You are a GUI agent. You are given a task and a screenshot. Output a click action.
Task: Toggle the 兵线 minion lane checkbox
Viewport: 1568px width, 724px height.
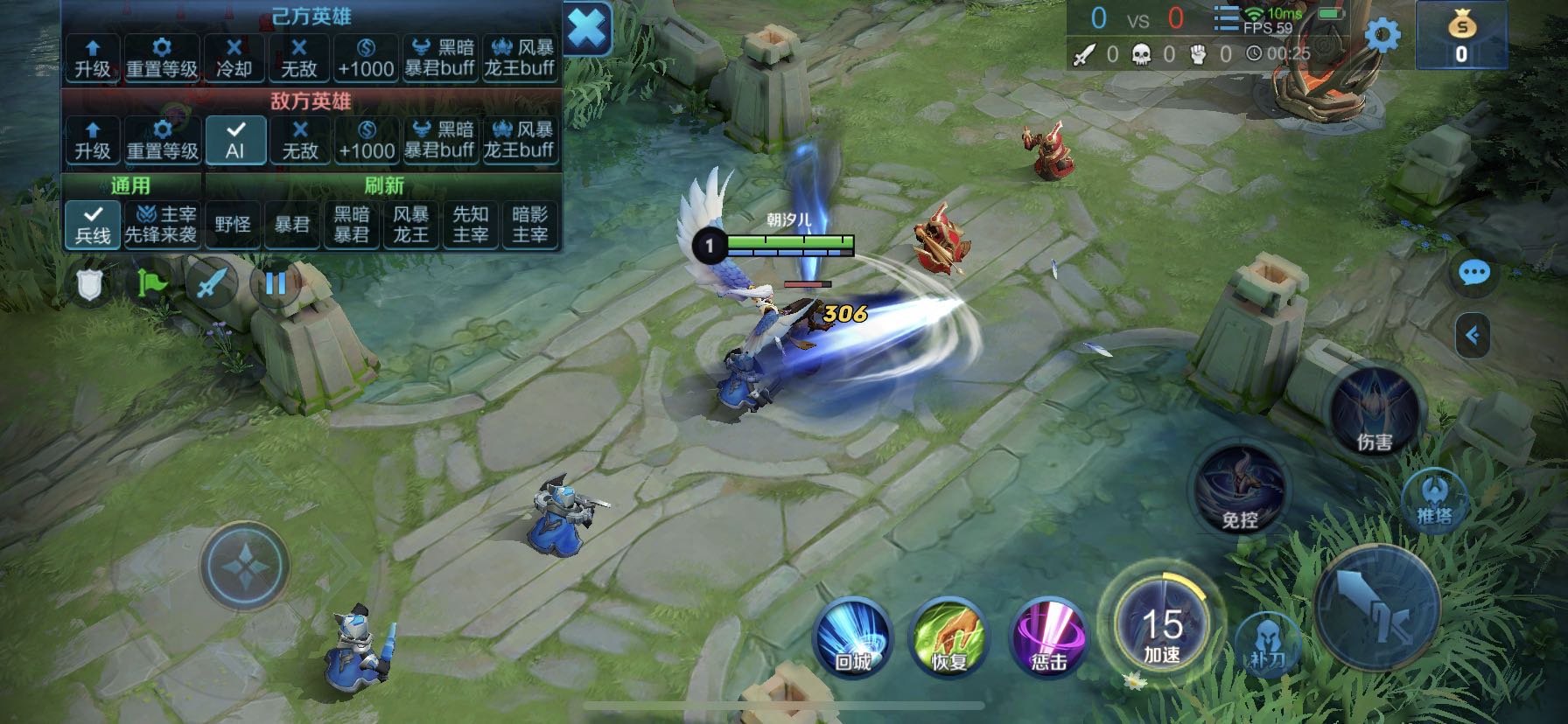point(93,224)
